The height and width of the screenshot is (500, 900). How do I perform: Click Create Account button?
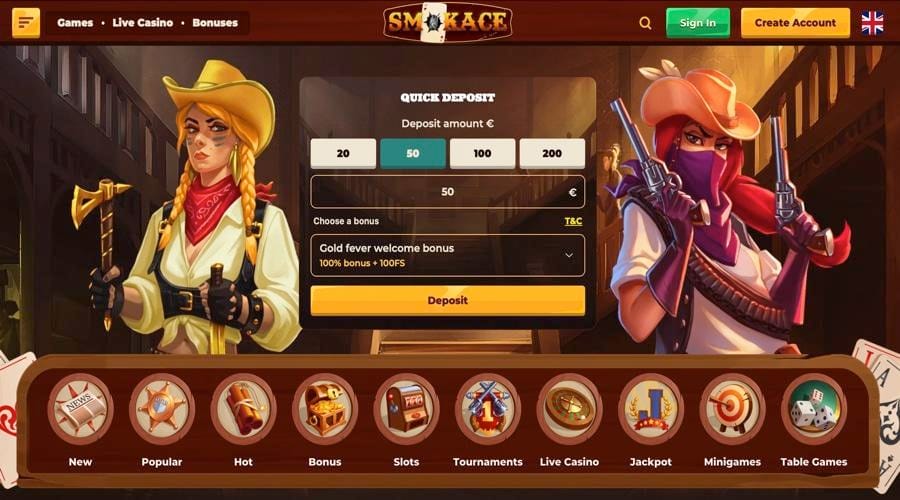pos(795,23)
